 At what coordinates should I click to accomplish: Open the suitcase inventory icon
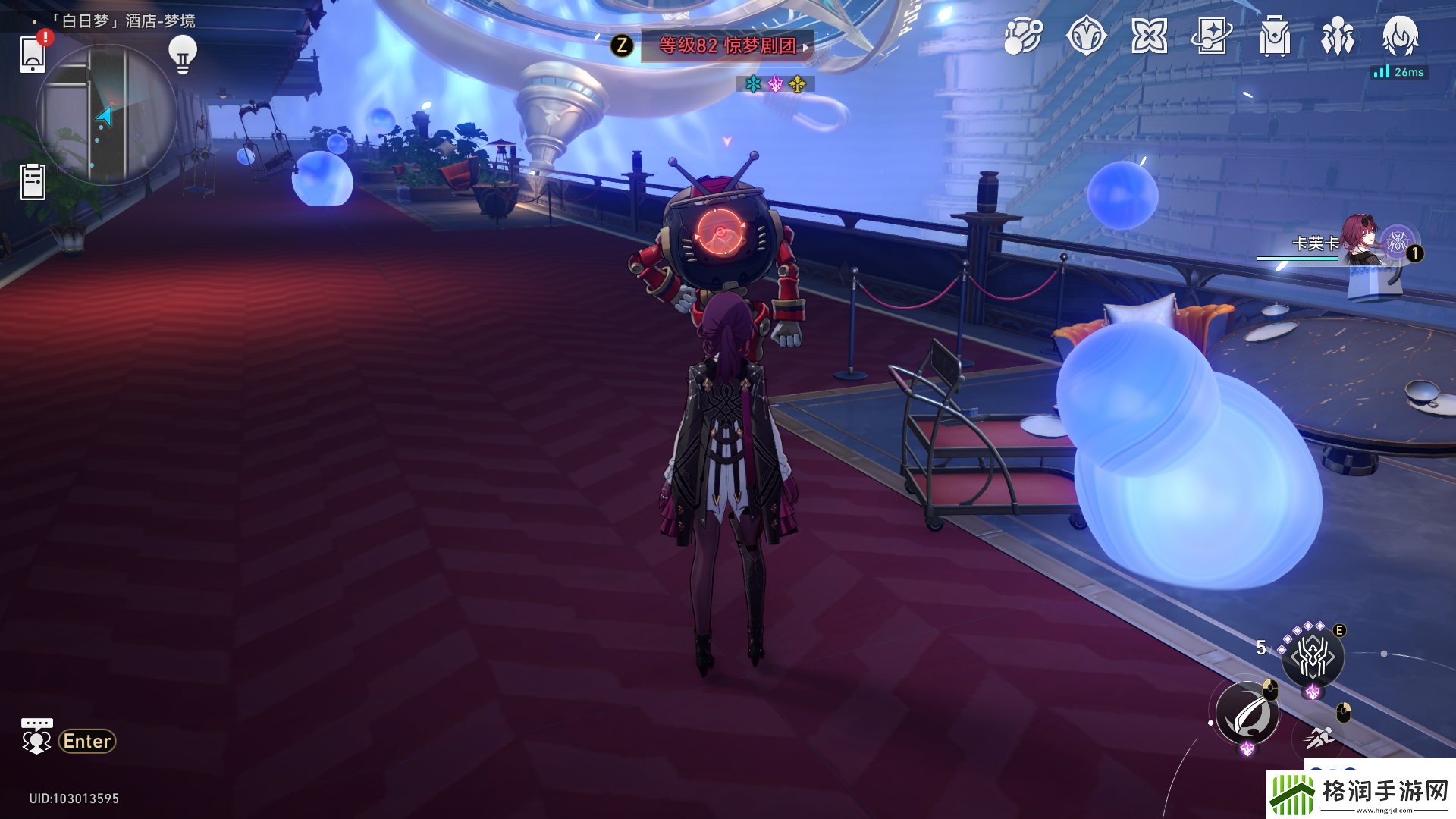click(x=1275, y=36)
